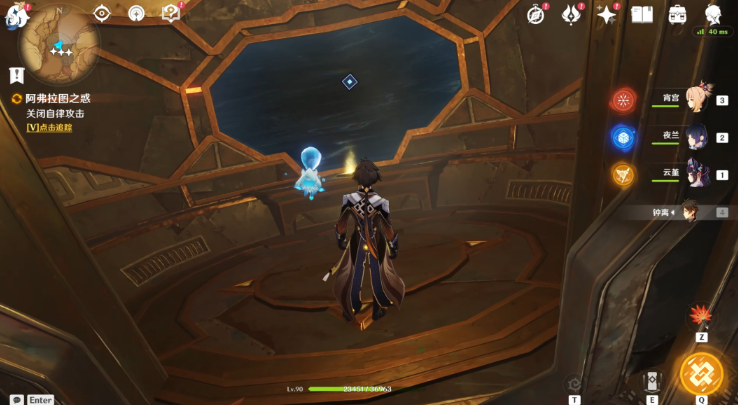
Task: Open the adventurer handbook book icon
Action: [642, 14]
